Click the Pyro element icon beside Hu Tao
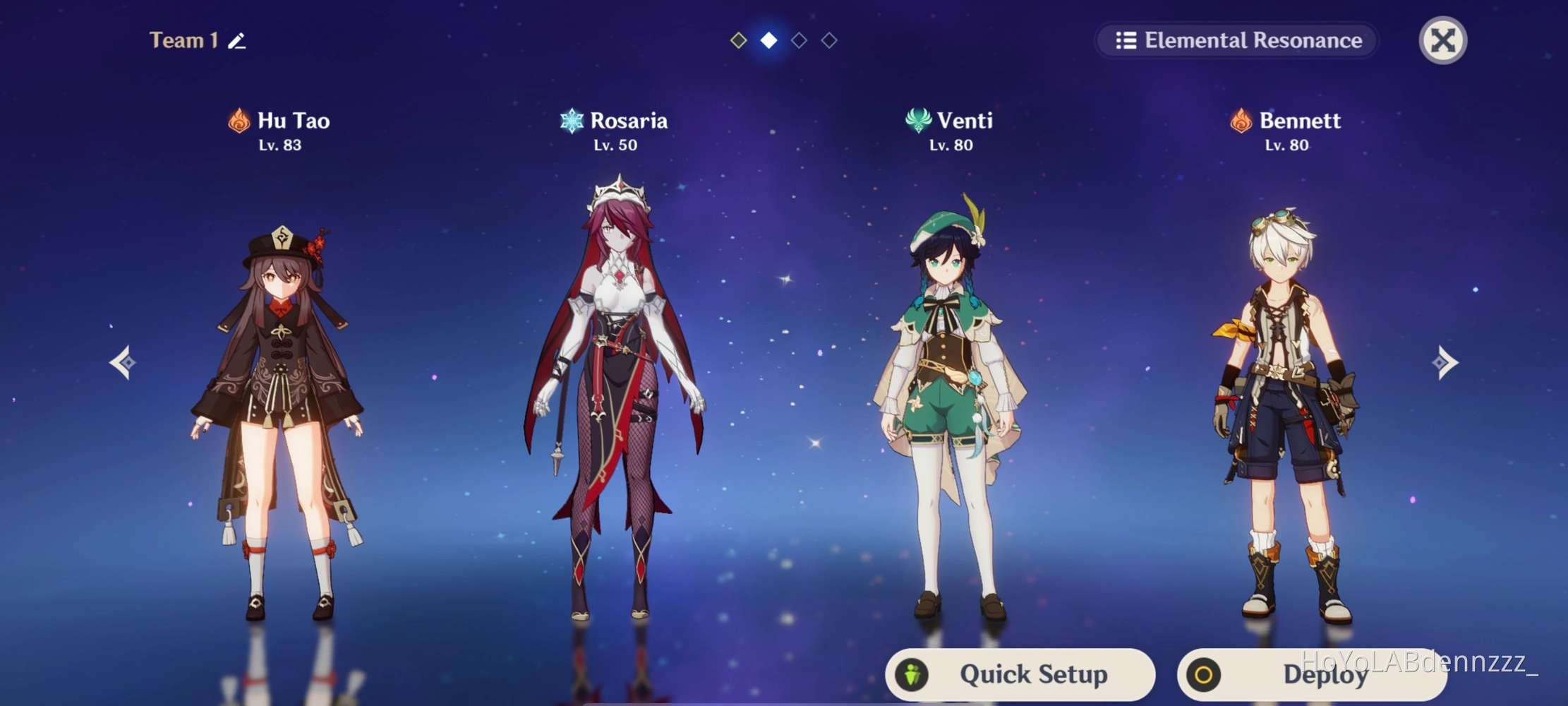 [239, 121]
